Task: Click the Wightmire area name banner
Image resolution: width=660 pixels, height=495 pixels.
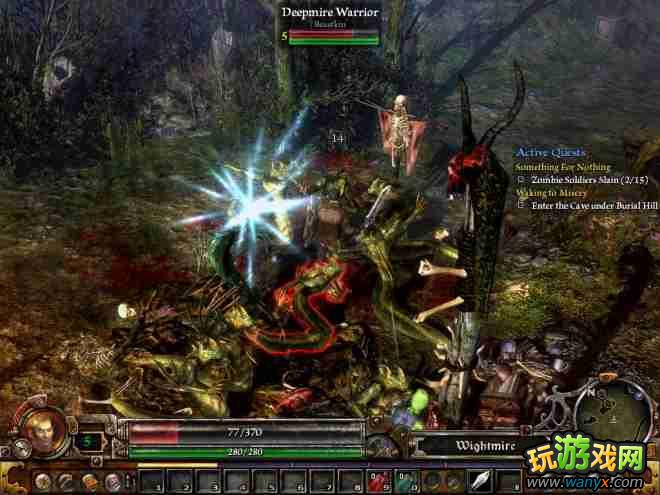Action: point(465,446)
